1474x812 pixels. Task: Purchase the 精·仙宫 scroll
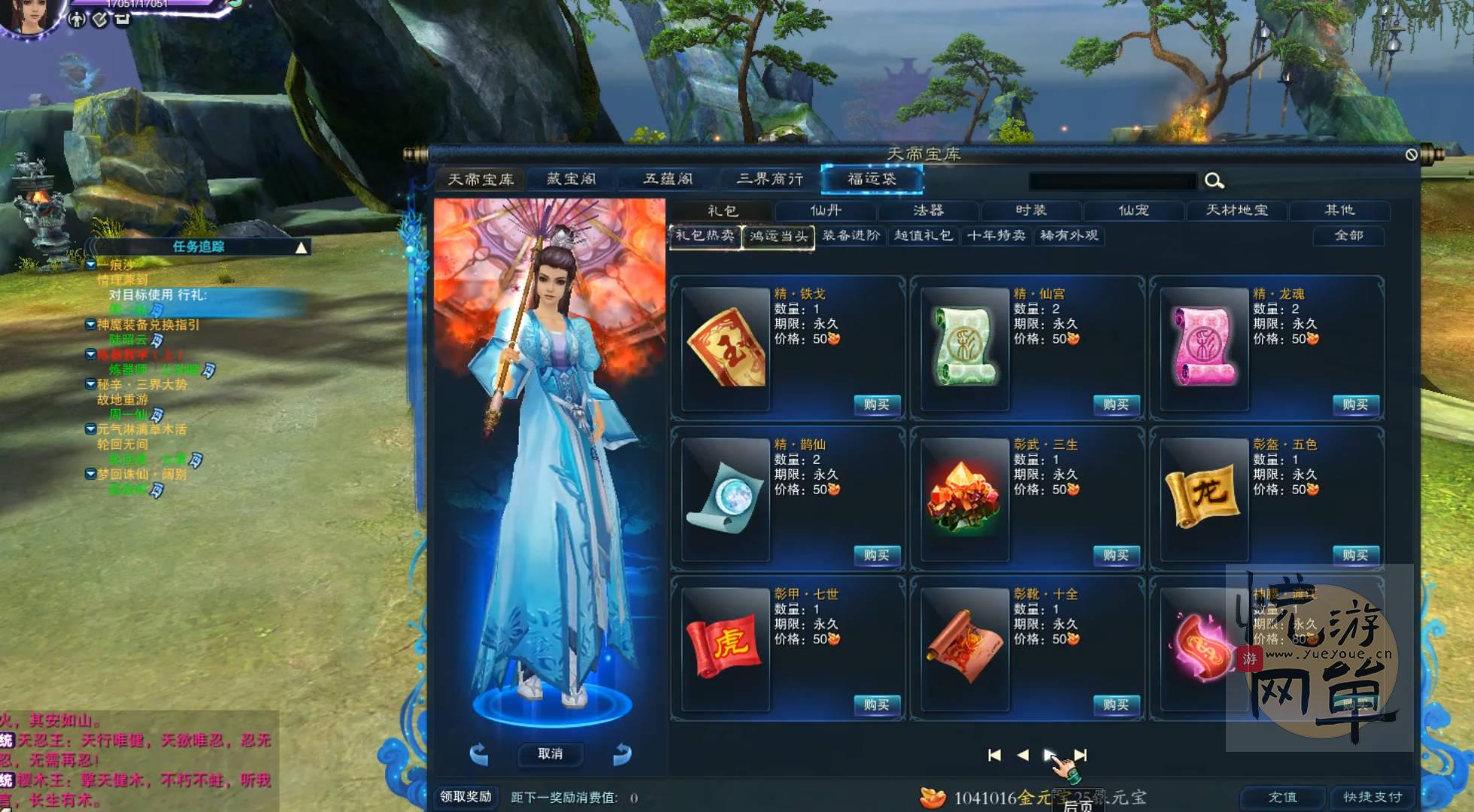pos(1115,405)
